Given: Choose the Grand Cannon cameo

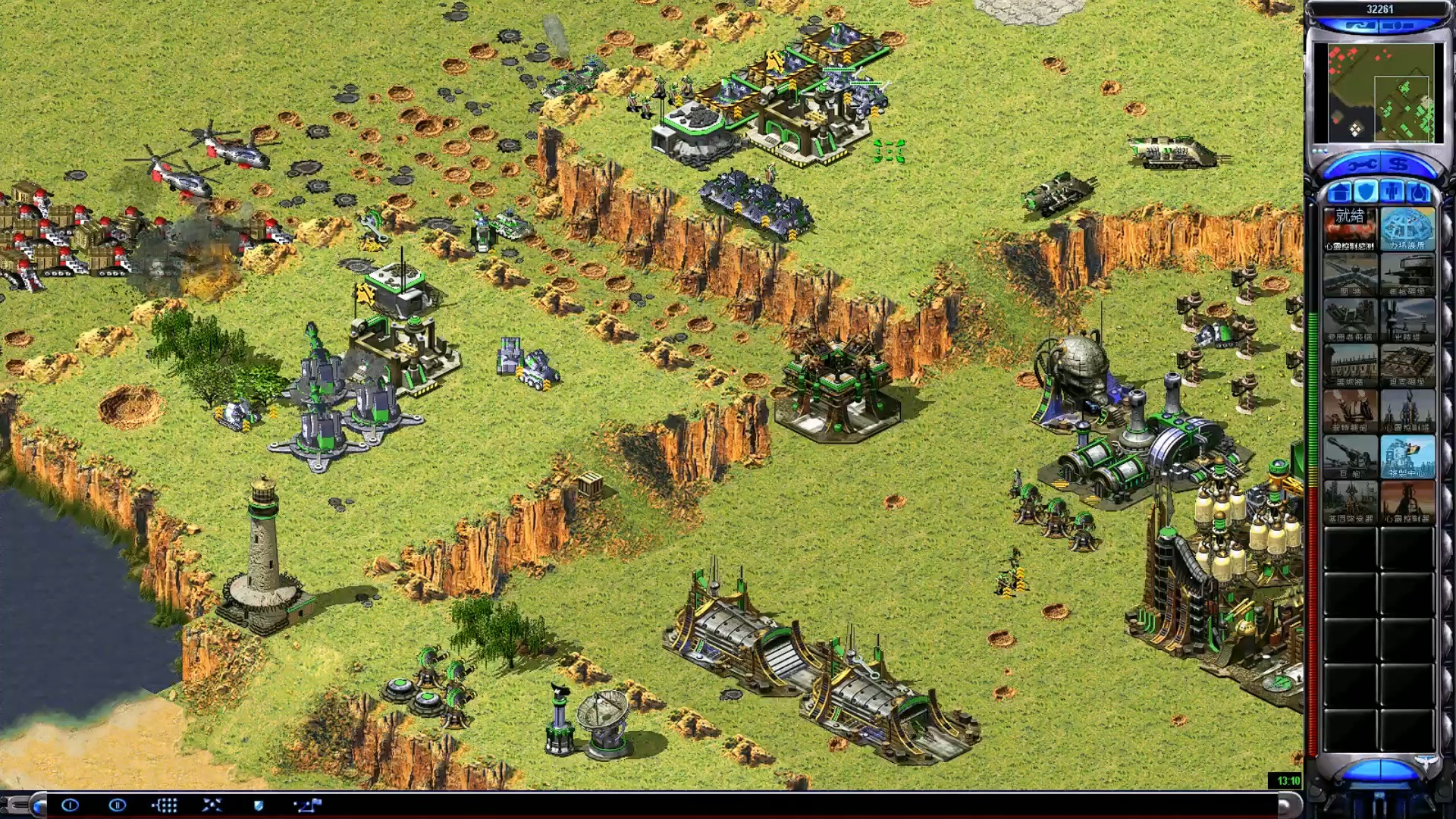Looking at the screenshot, I should coord(1350,456).
